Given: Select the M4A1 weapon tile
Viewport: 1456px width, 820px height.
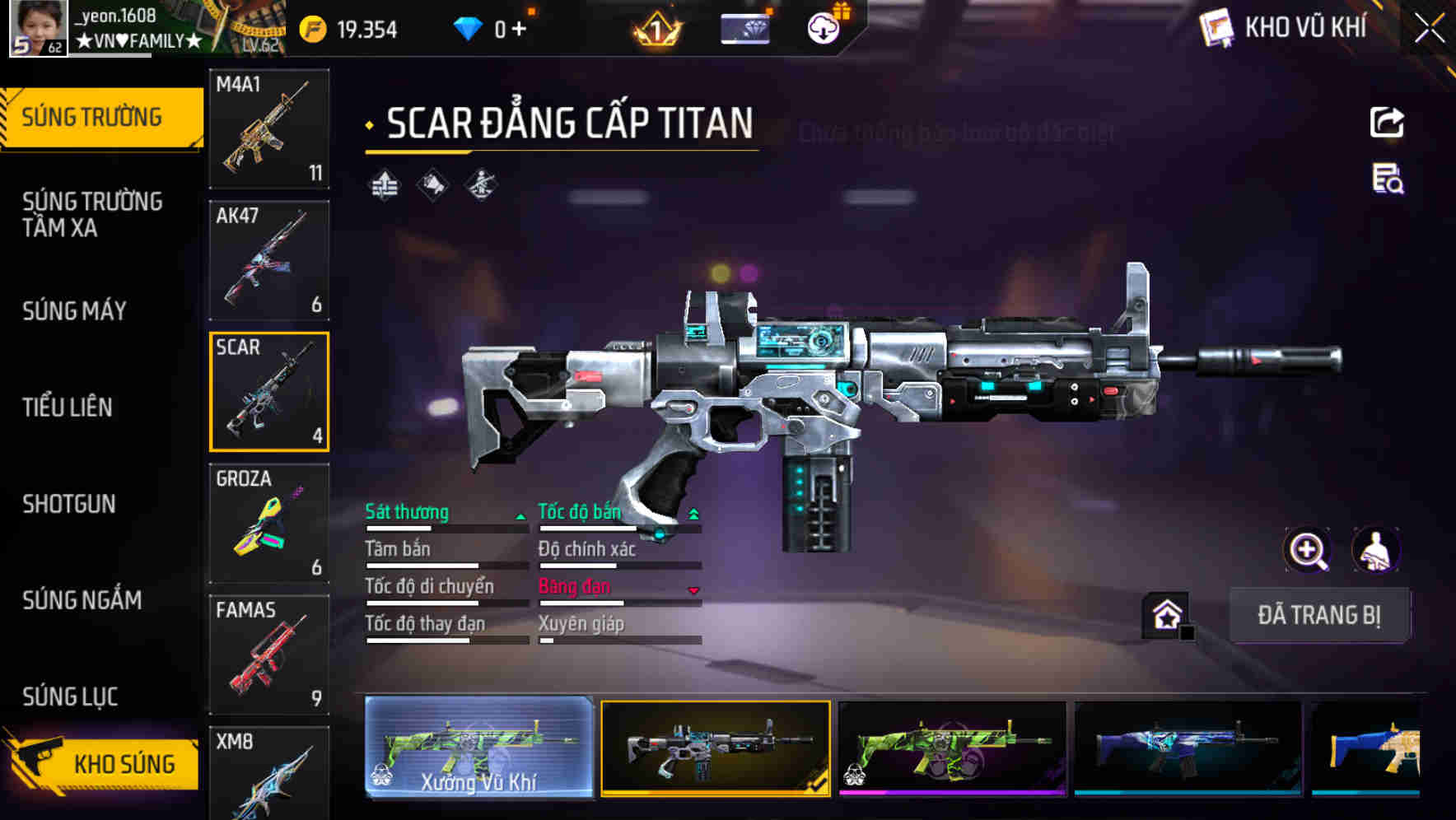Looking at the screenshot, I should pos(269,128).
